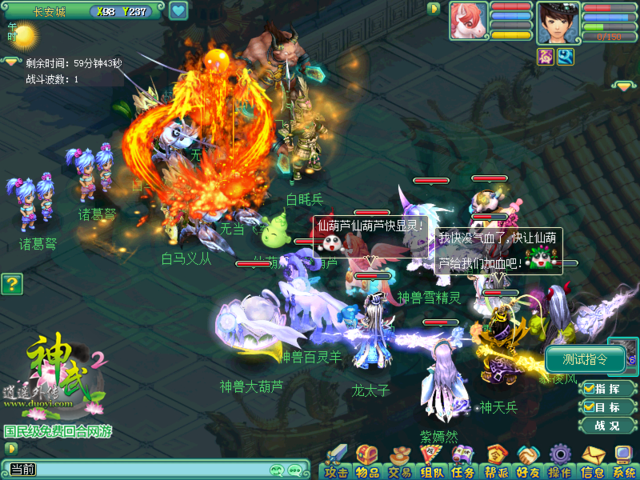
Task: Click the chat input field
Action: coord(150,469)
